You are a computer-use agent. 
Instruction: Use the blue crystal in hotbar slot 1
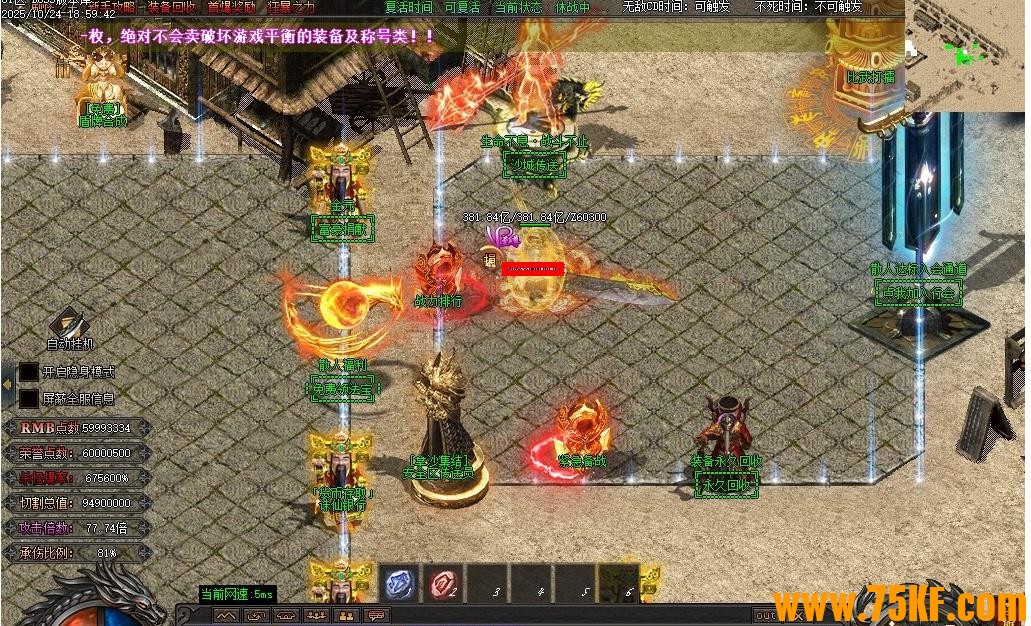tap(400, 583)
